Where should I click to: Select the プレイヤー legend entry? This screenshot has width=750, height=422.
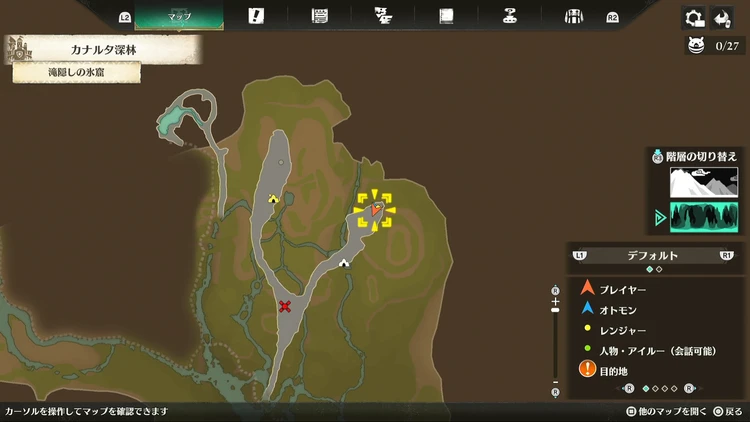620,289
